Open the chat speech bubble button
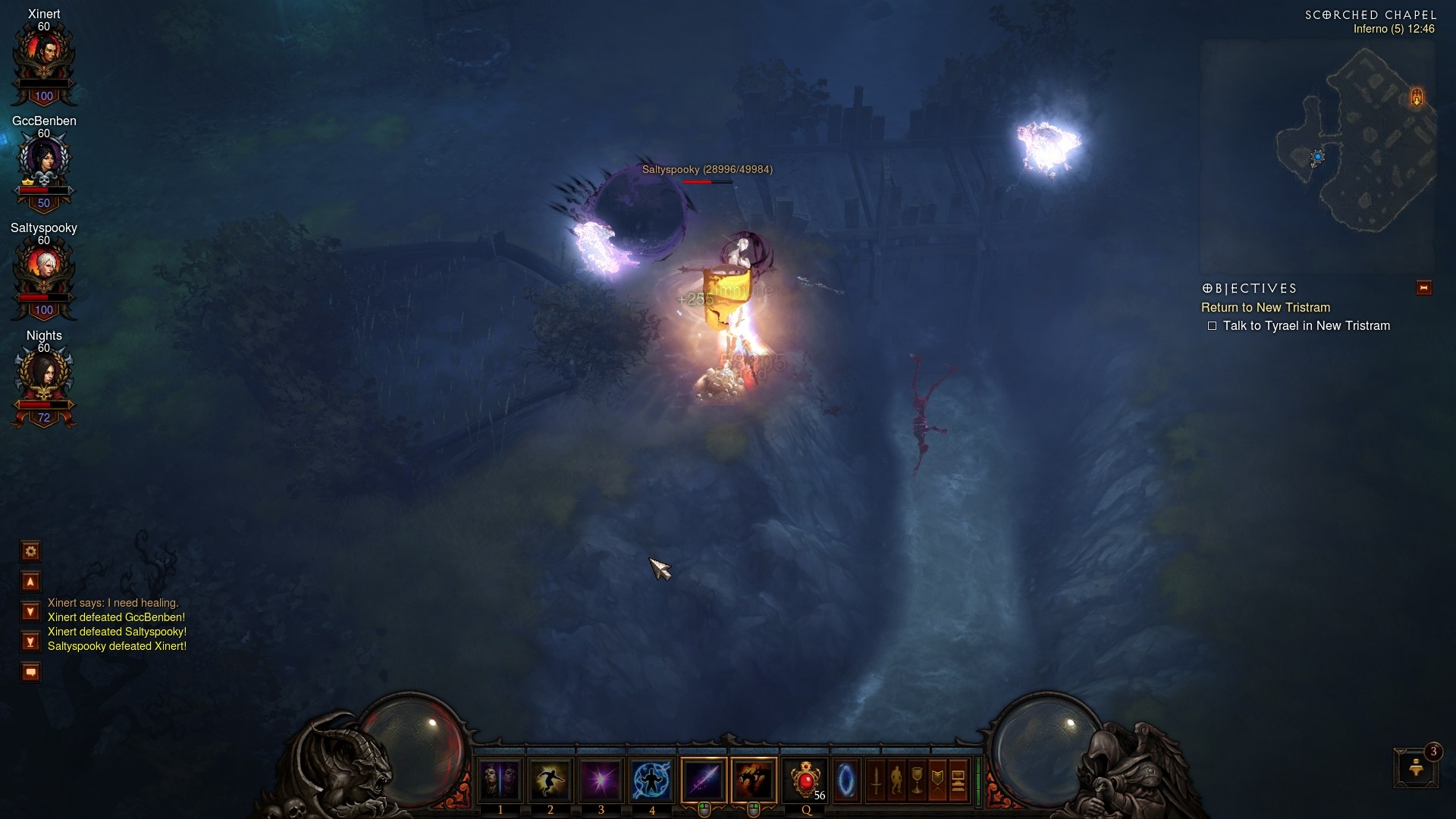 31,672
